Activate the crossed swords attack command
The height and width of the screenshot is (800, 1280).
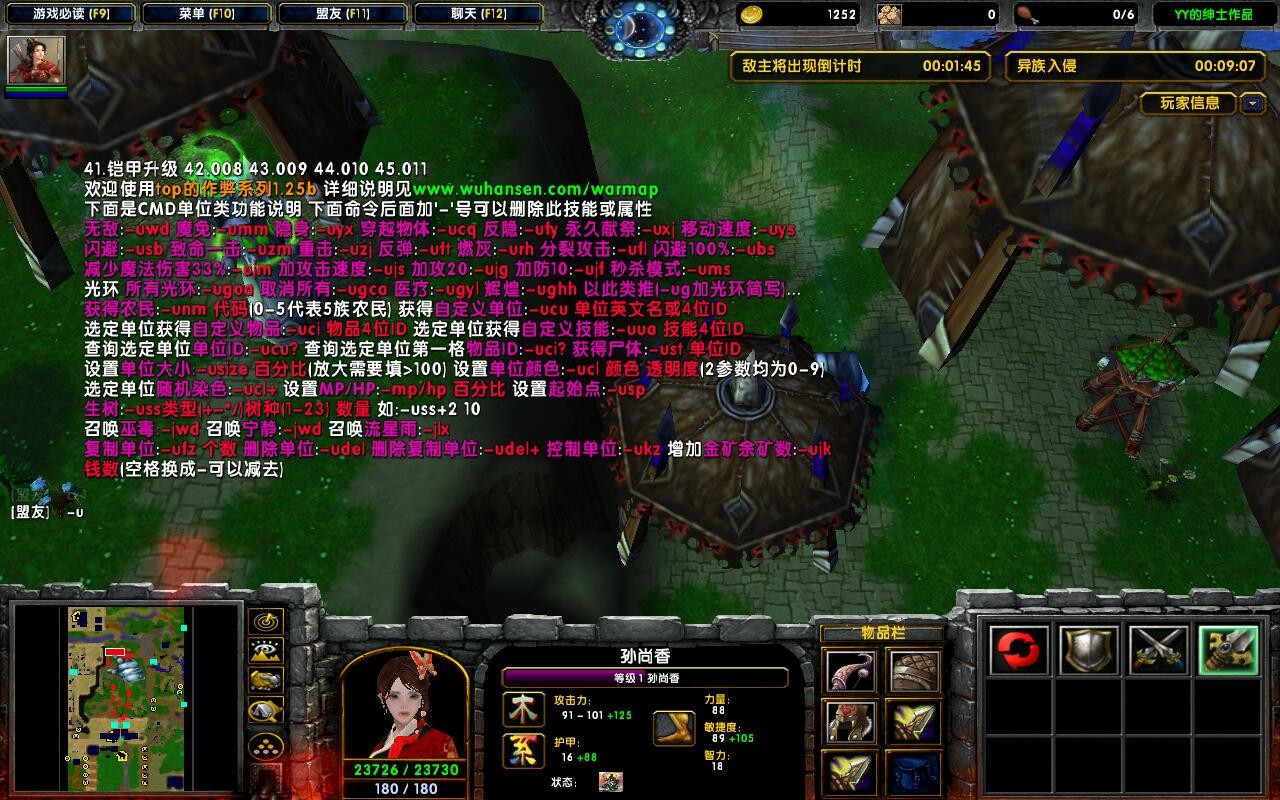point(1158,651)
